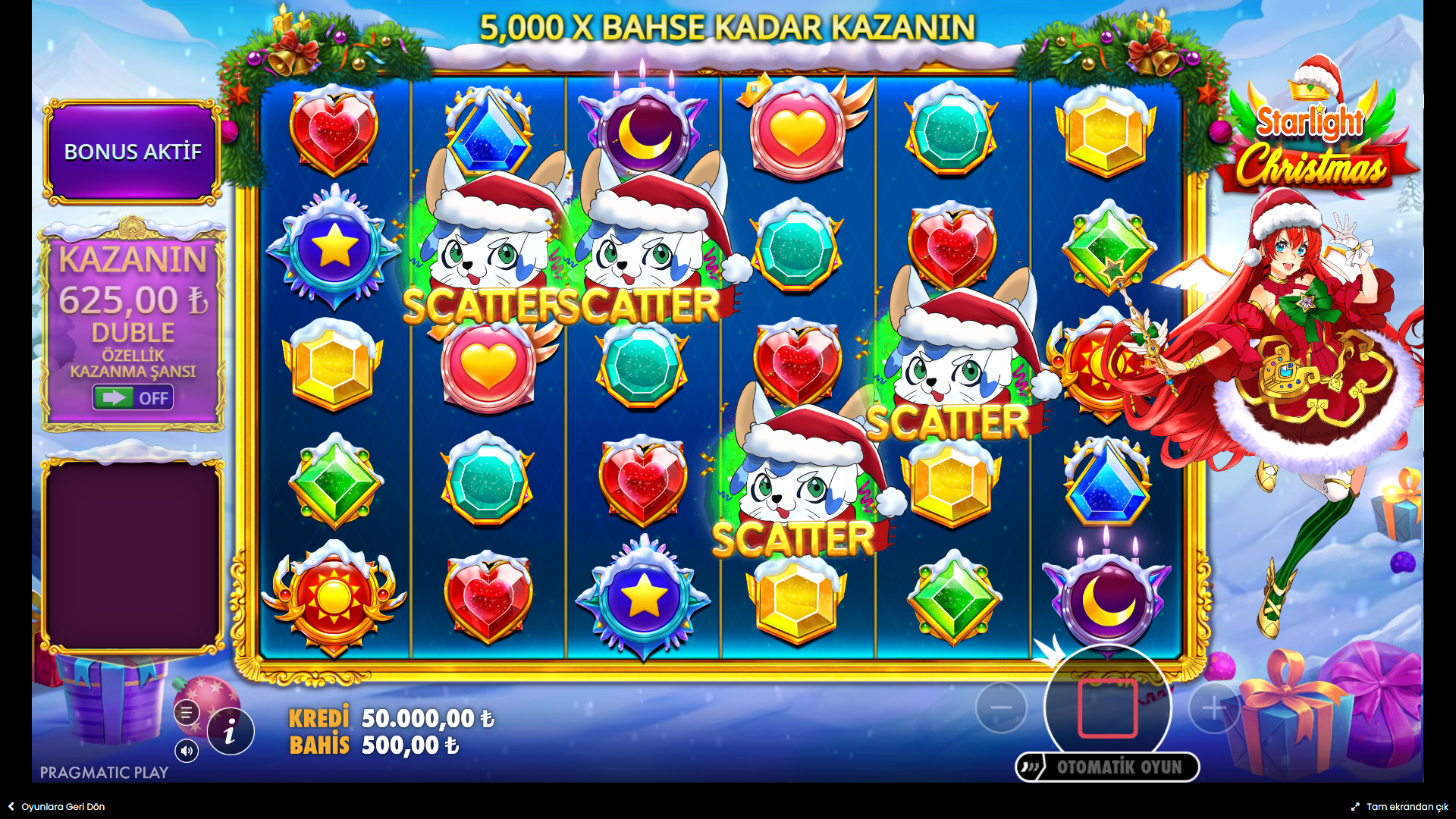Viewport: 1456px width, 819px height.
Task: Decrease the bet with minus button
Action: point(1001,708)
